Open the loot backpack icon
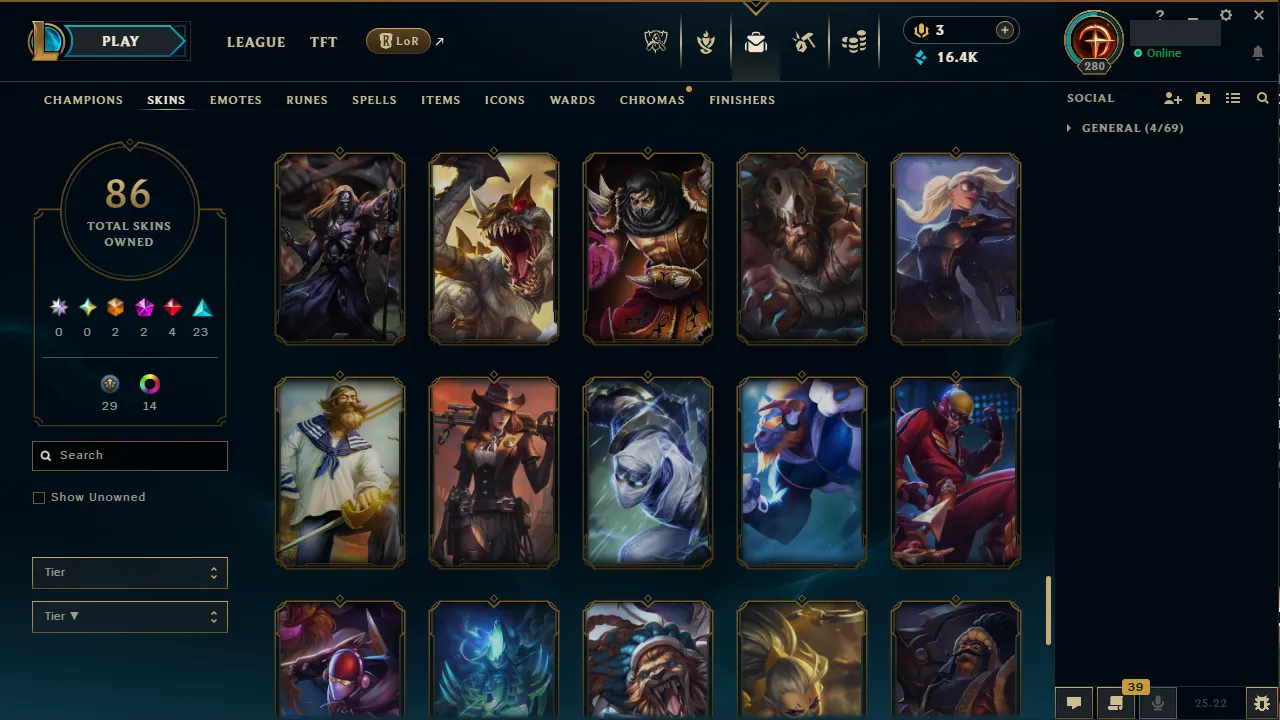1280x720 pixels. [756, 41]
